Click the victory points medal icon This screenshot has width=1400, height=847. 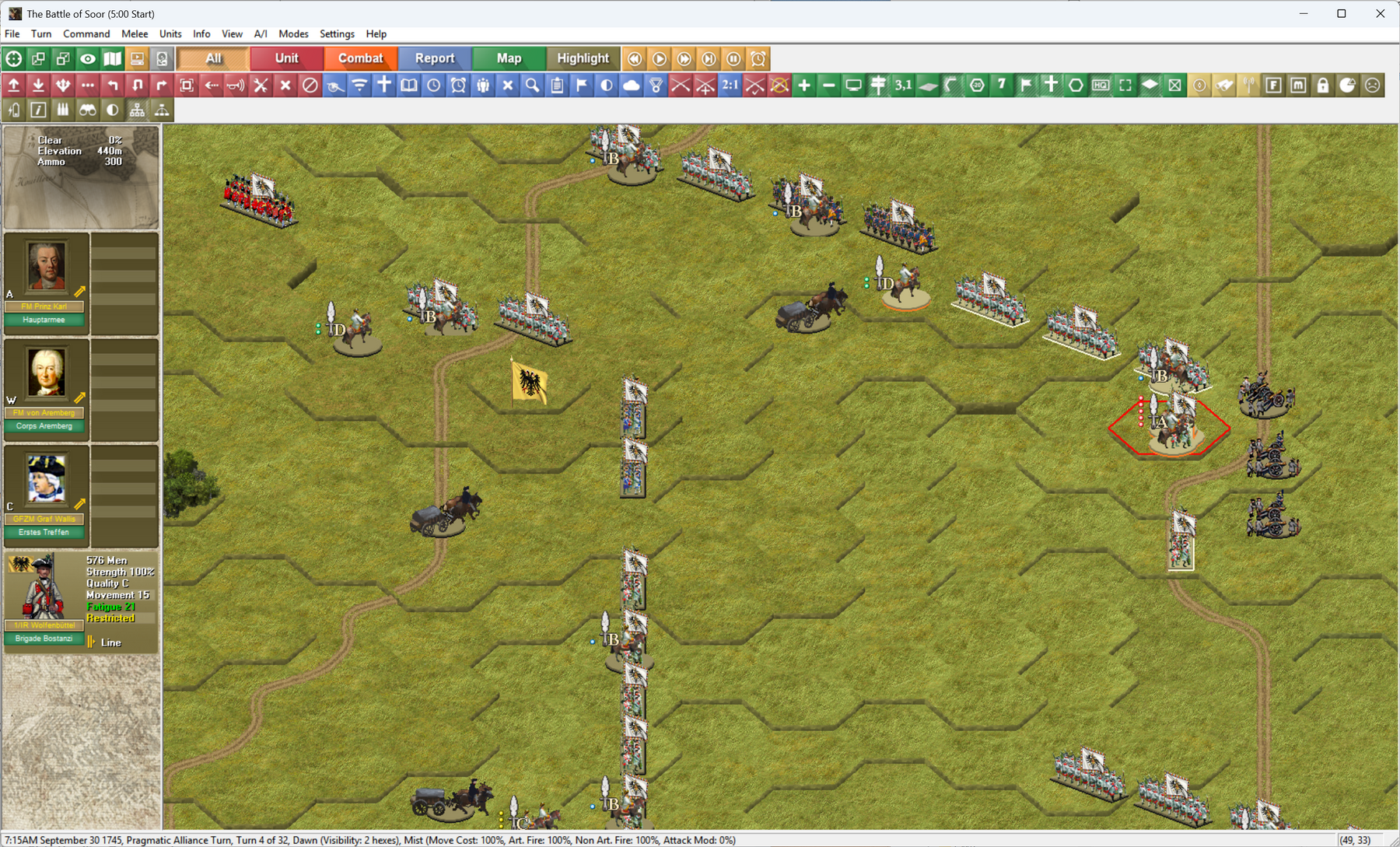[x=656, y=86]
